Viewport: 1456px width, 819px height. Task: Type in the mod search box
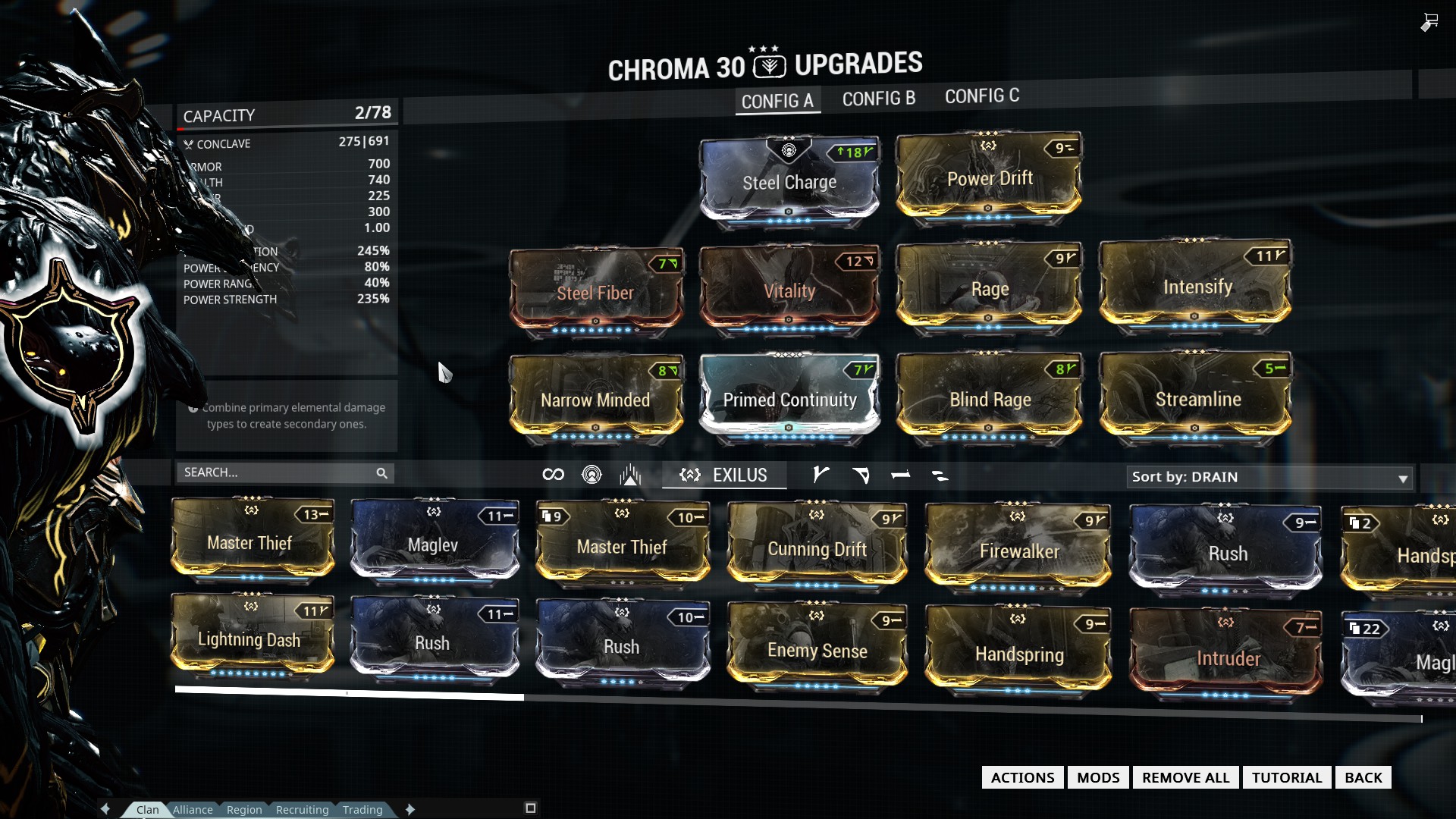pyautogui.click(x=277, y=472)
